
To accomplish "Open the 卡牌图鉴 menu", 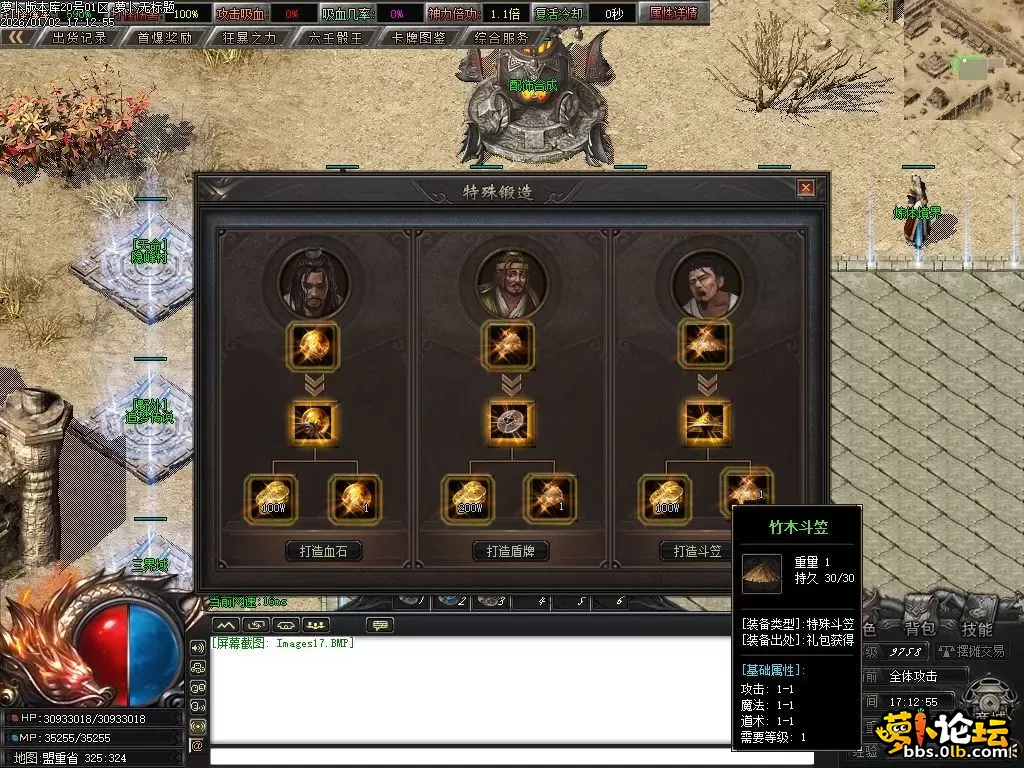I will pyautogui.click(x=419, y=38).
